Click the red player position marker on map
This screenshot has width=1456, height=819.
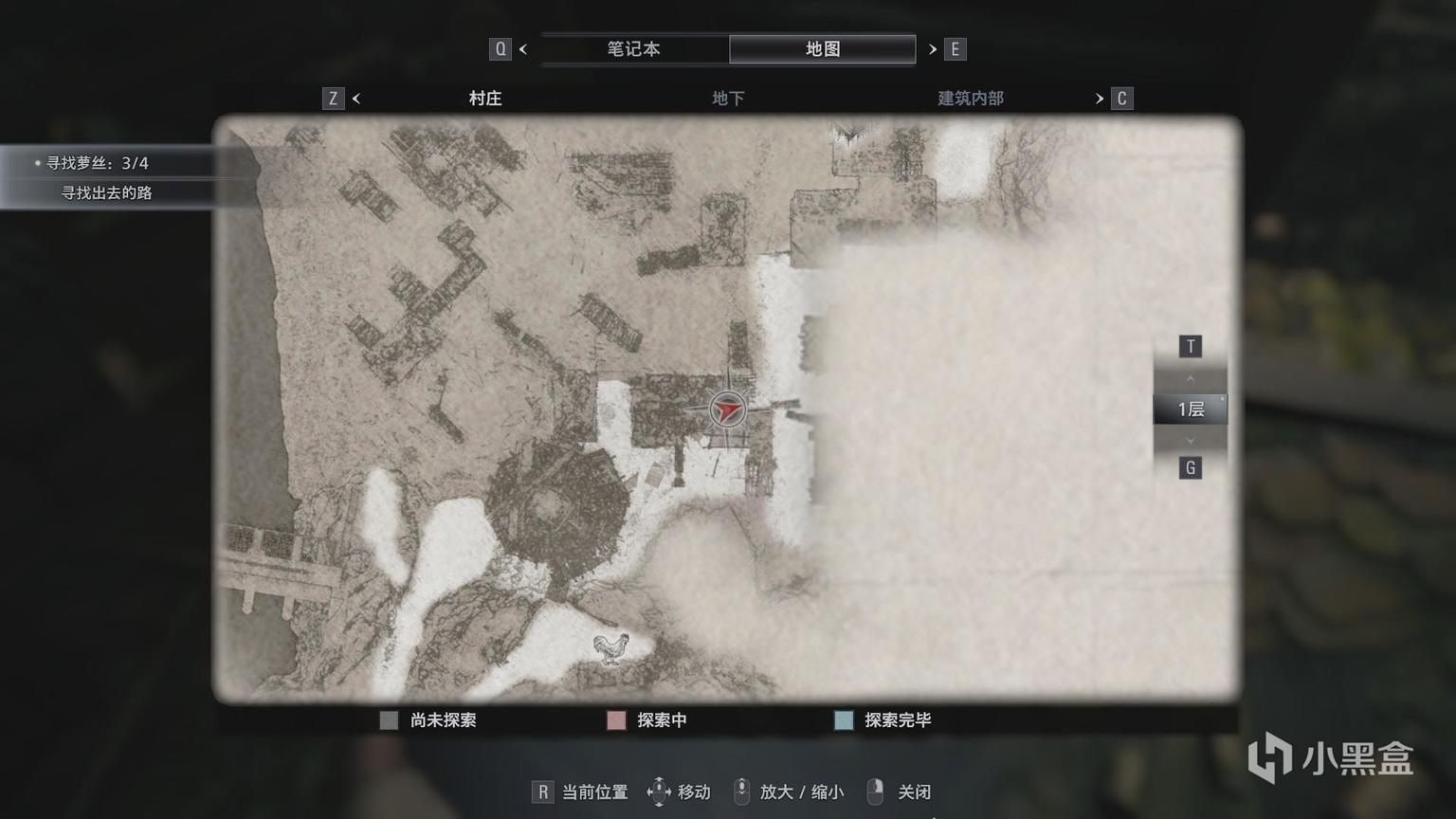(x=726, y=409)
